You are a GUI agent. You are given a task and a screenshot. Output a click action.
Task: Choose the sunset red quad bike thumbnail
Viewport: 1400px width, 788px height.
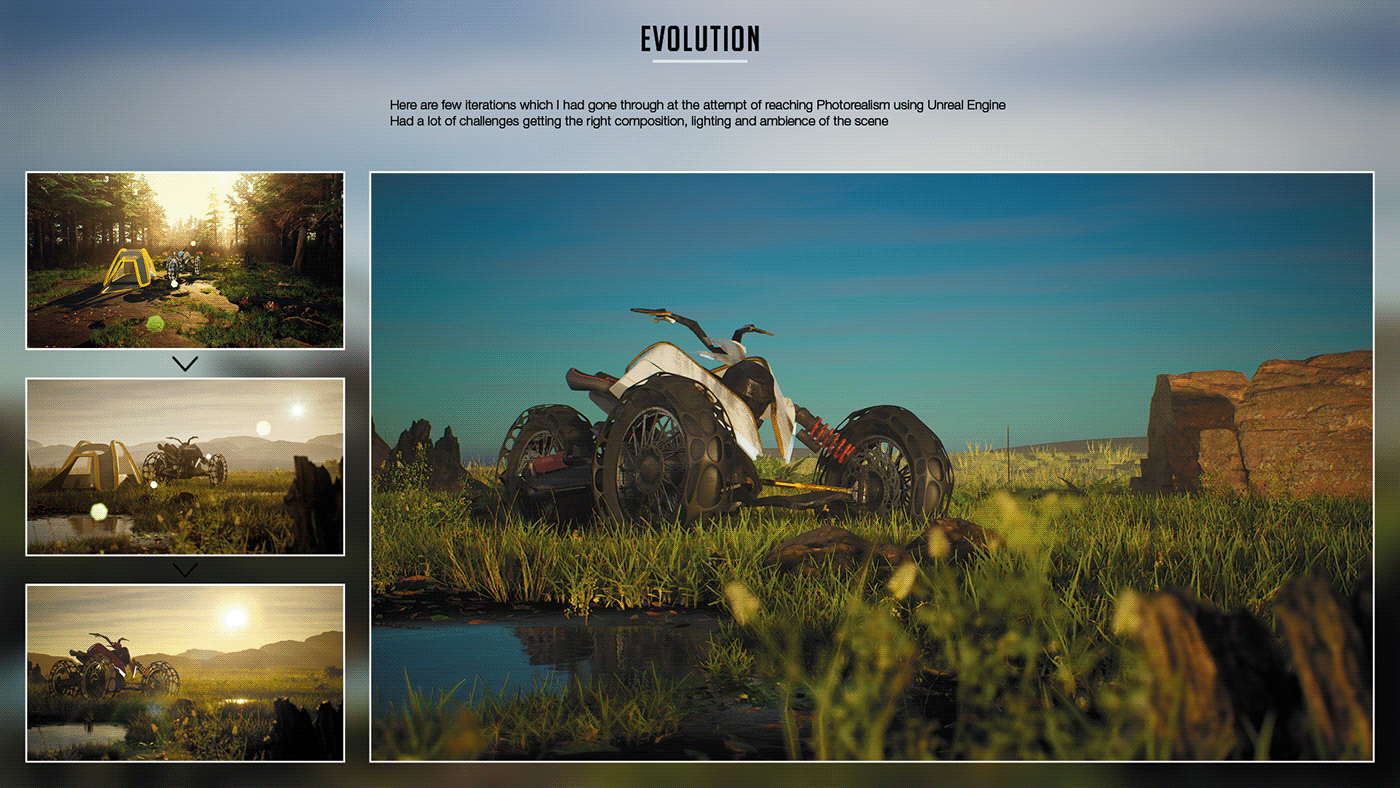(185, 672)
